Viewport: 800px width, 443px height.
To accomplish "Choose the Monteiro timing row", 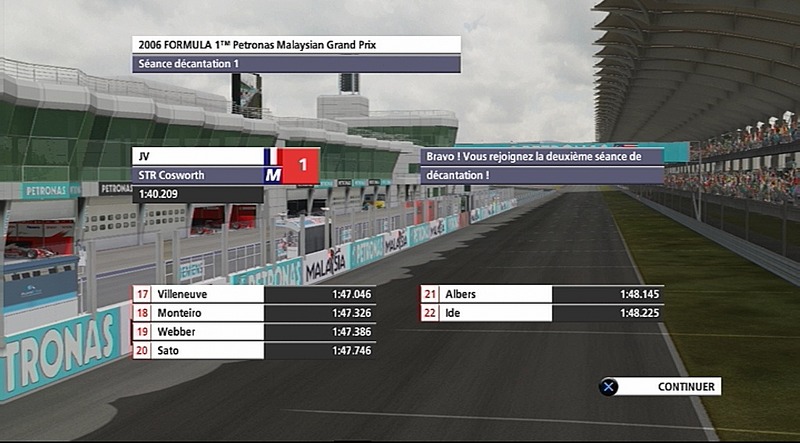I will pos(254,313).
